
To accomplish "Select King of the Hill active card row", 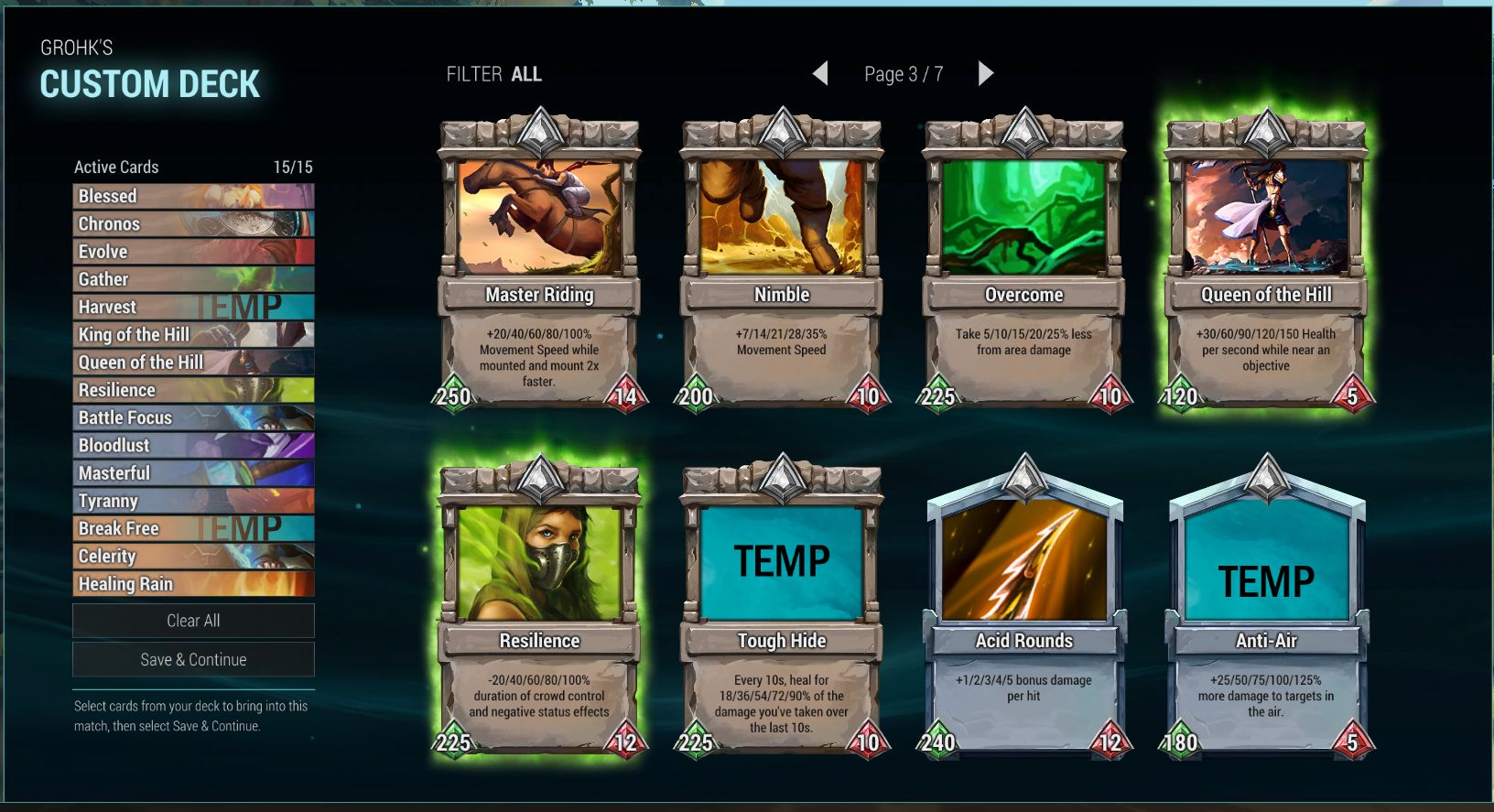I will pyautogui.click(x=193, y=334).
